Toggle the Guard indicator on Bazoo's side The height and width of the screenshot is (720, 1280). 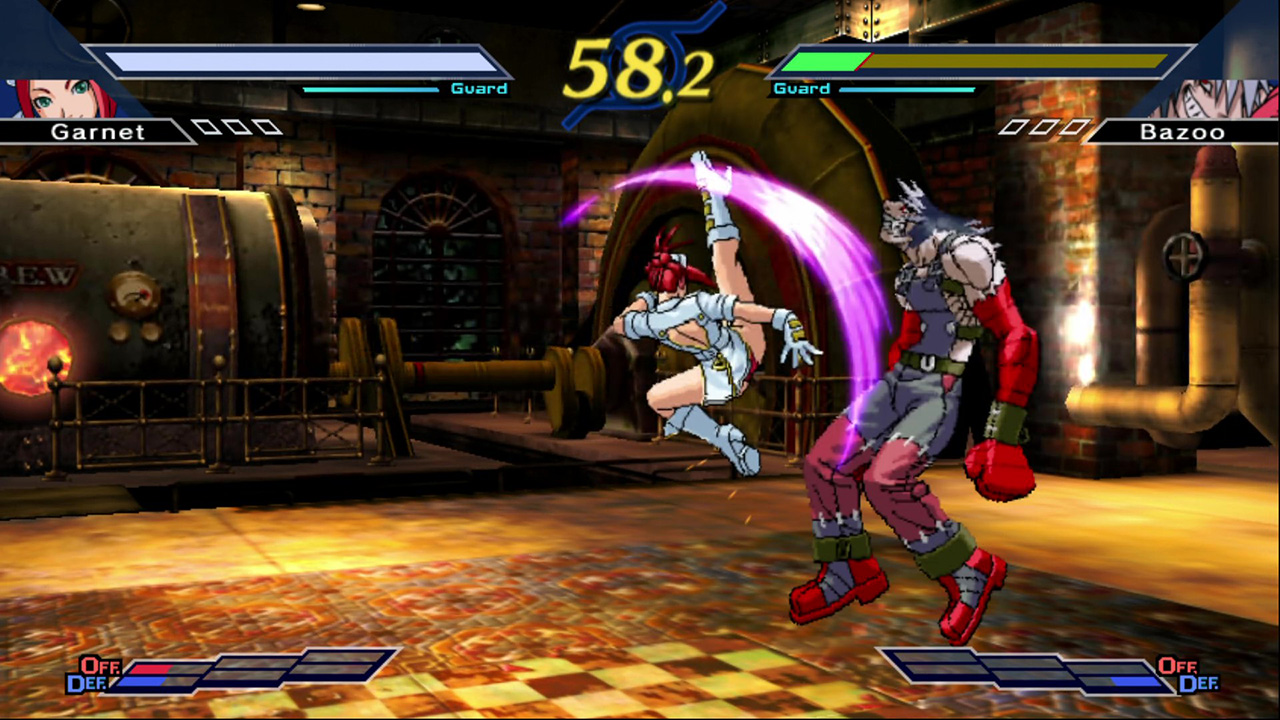point(801,88)
